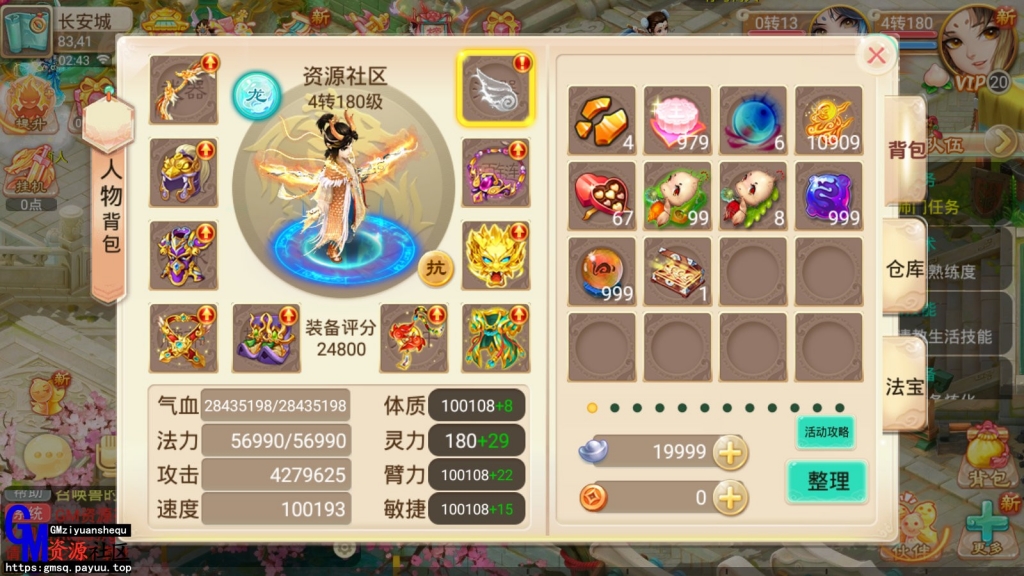The height and width of the screenshot is (576, 1024).
Task: Add silver ingots with plus button
Action: (730, 452)
